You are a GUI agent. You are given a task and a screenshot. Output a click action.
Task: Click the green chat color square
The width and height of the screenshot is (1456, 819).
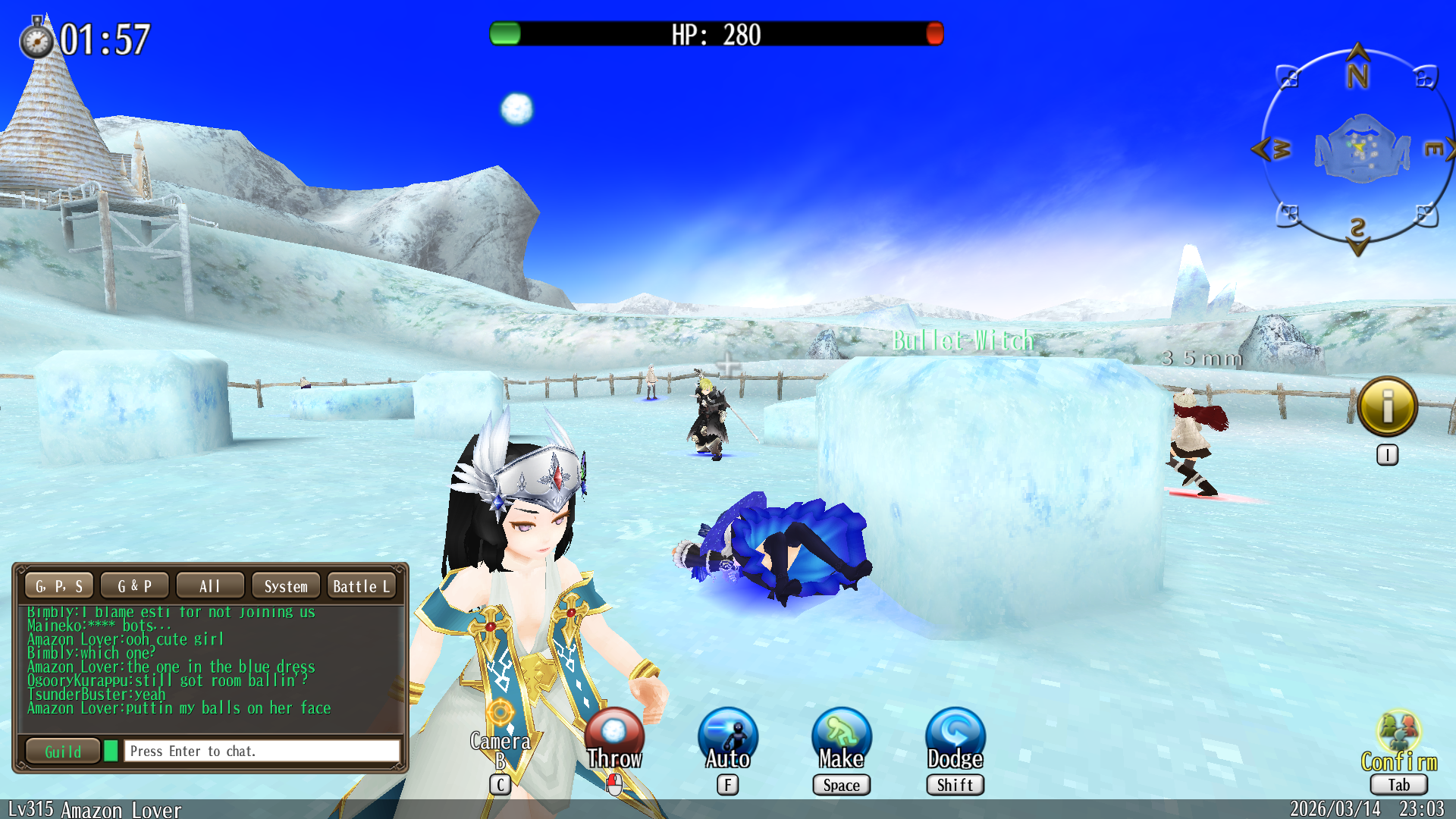coord(111,752)
